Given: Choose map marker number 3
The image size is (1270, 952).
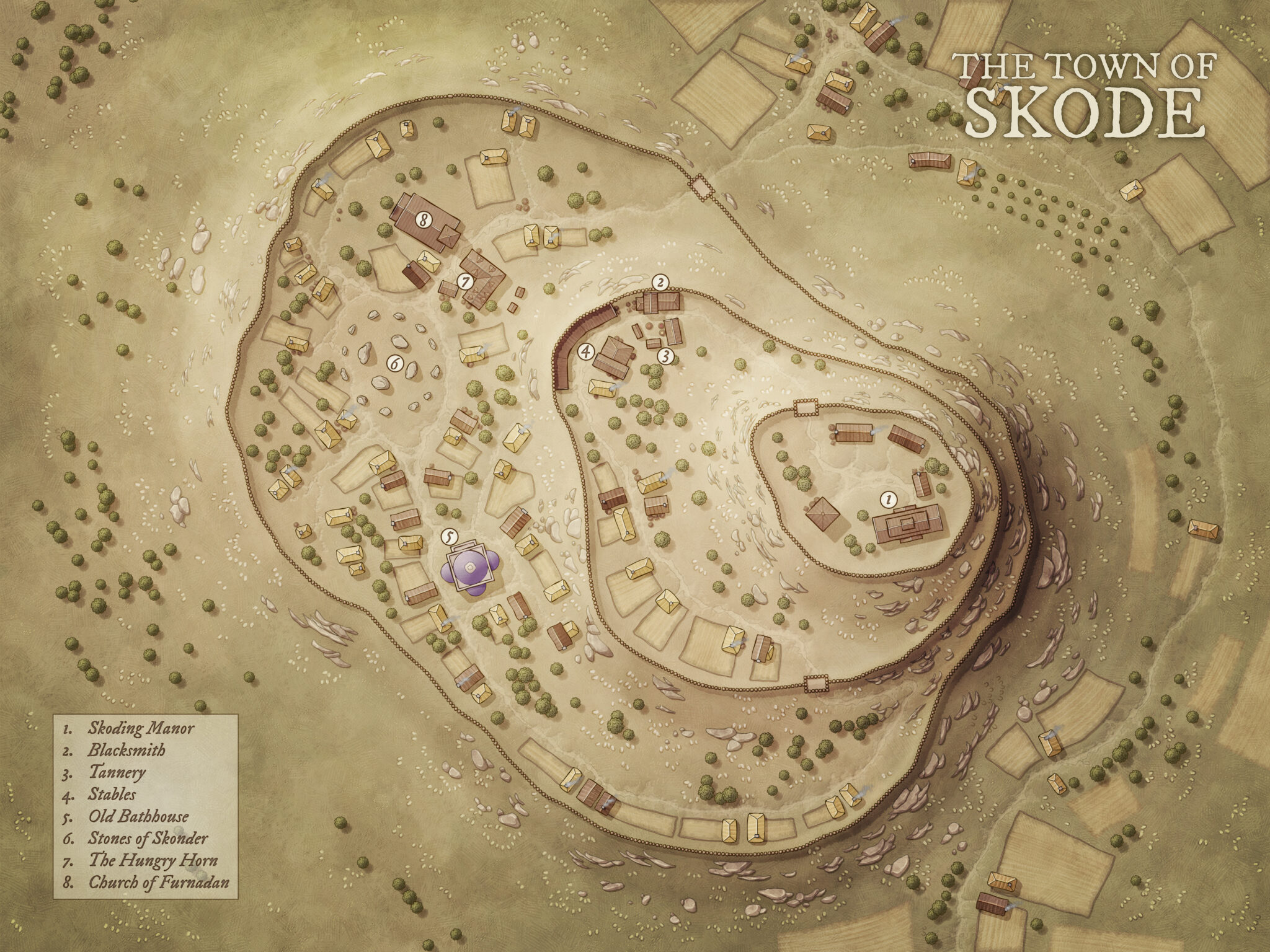Looking at the screenshot, I should 665,356.
